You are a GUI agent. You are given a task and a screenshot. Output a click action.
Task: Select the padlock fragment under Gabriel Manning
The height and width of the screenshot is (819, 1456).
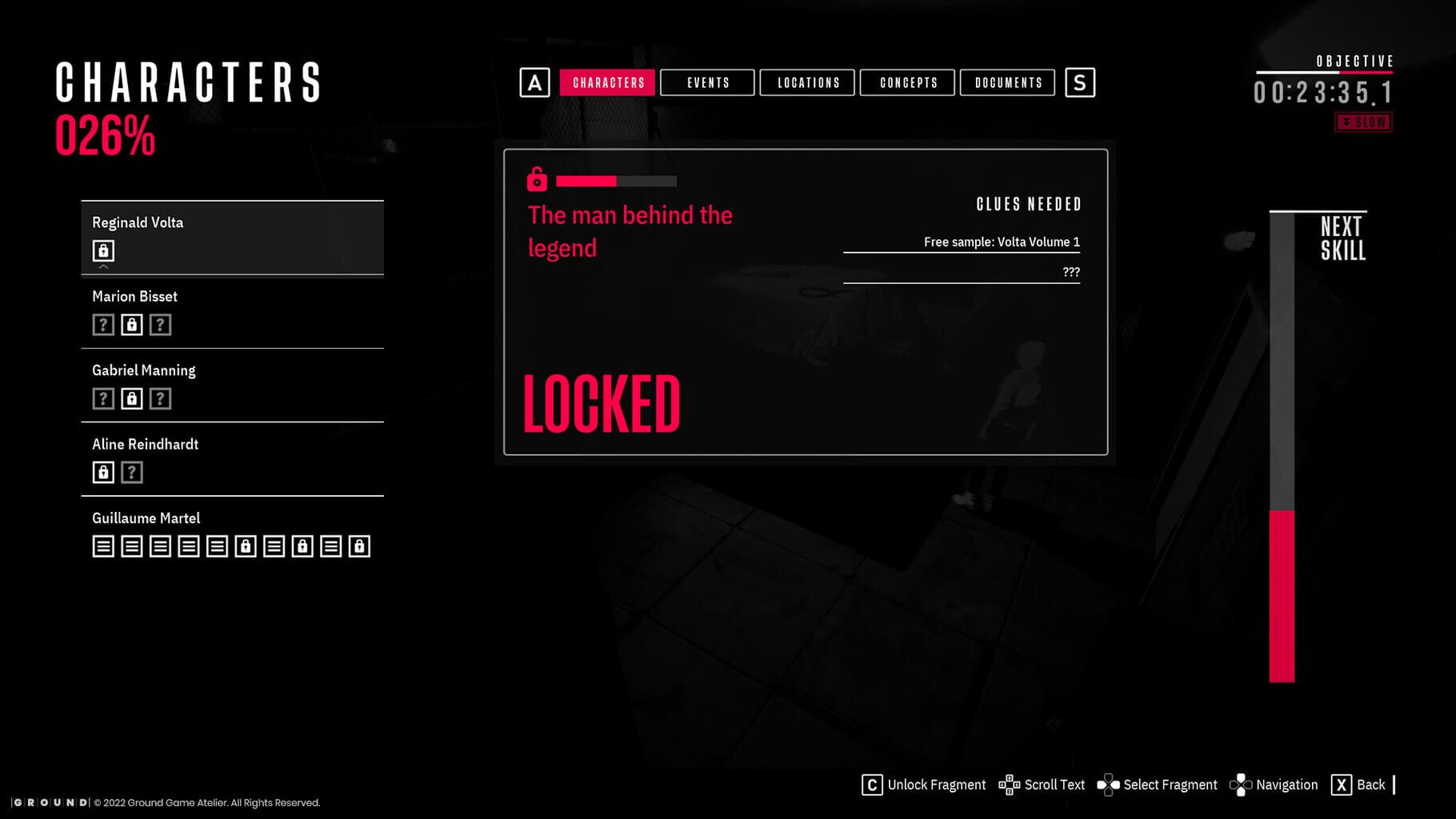(131, 398)
